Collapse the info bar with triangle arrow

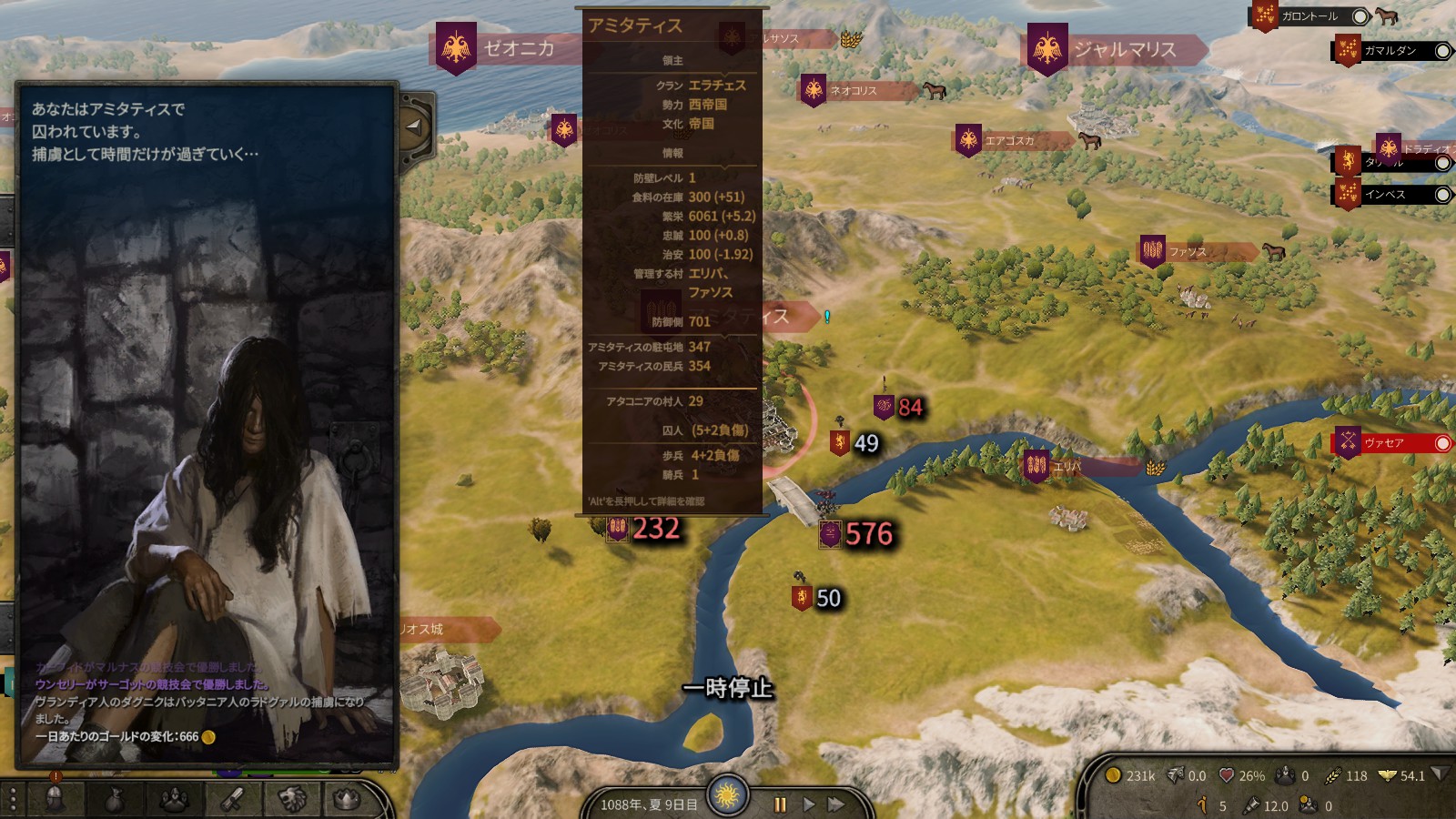point(1438,774)
